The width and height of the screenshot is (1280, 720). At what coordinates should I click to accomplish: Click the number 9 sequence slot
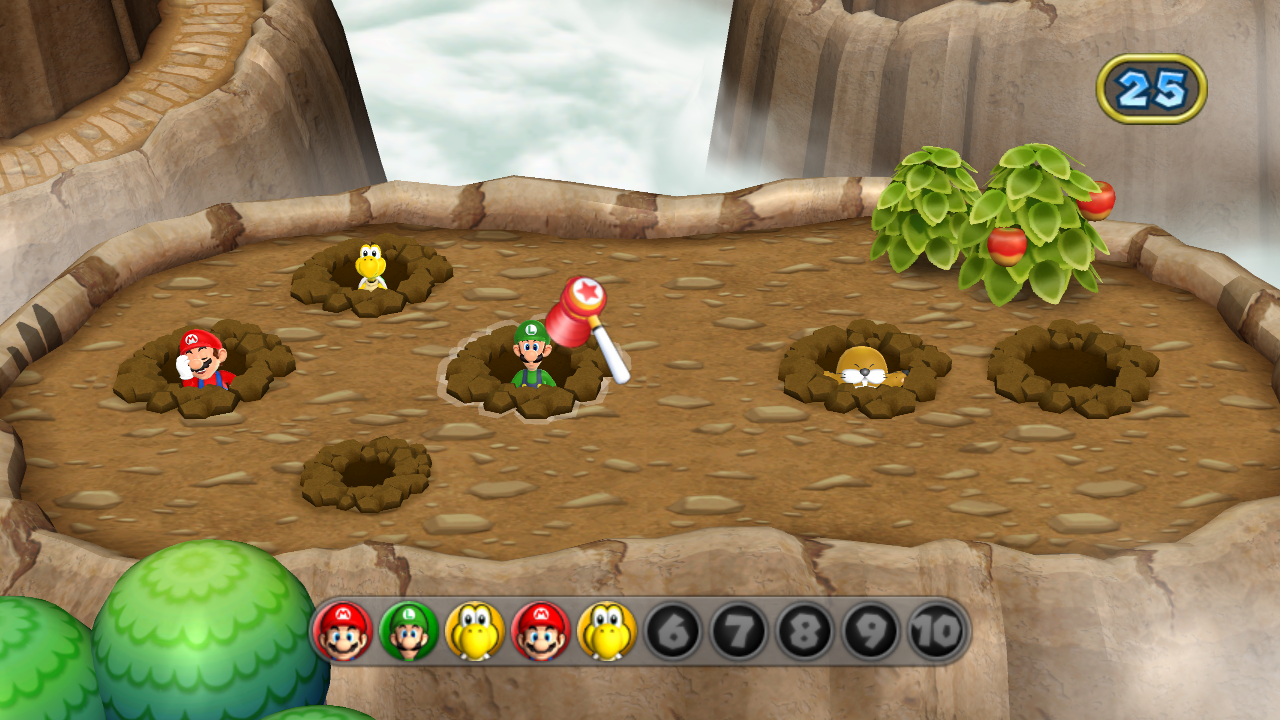click(871, 631)
